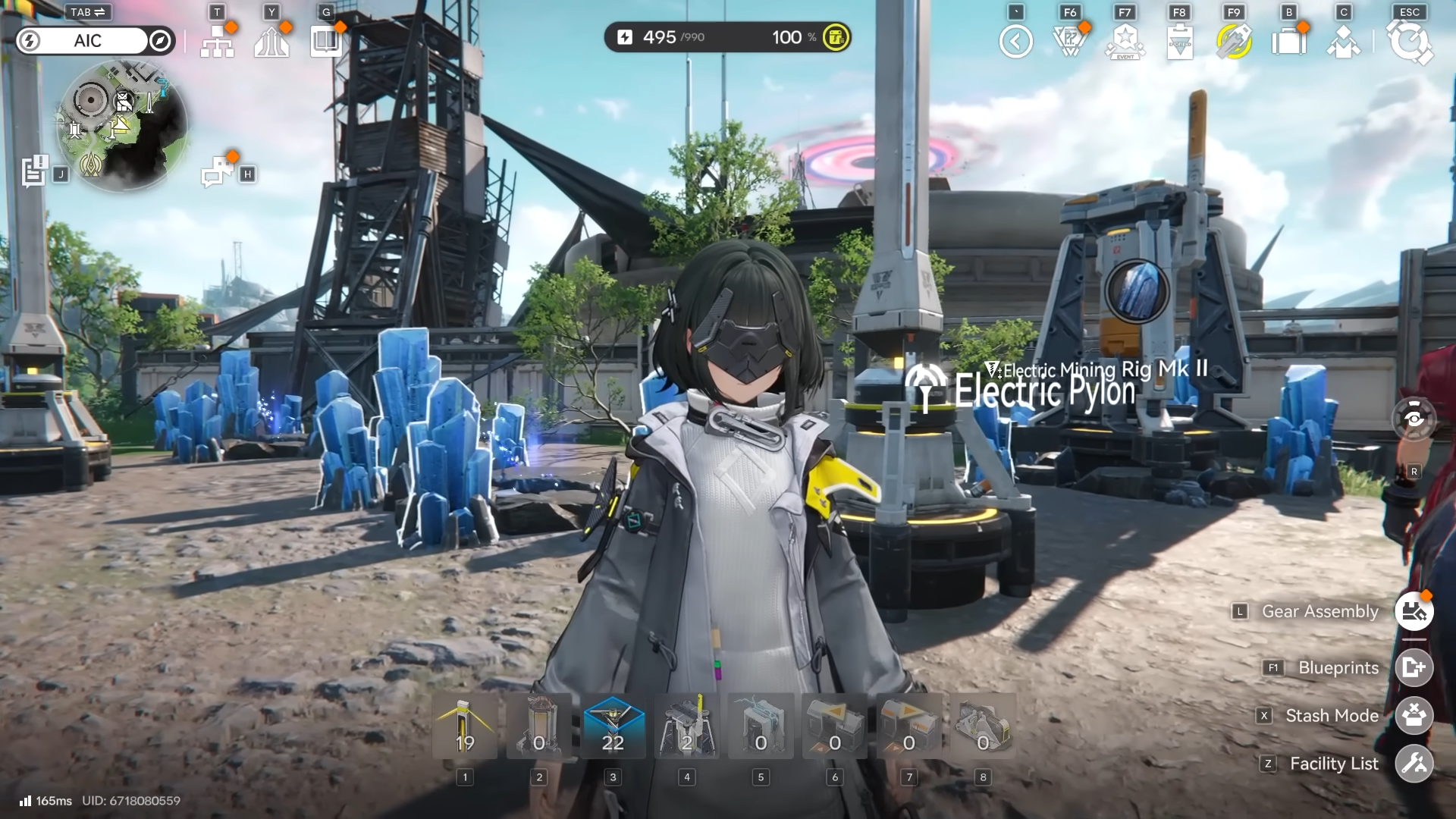Open the circular minimap
The width and height of the screenshot is (1456, 819).
[x=122, y=126]
